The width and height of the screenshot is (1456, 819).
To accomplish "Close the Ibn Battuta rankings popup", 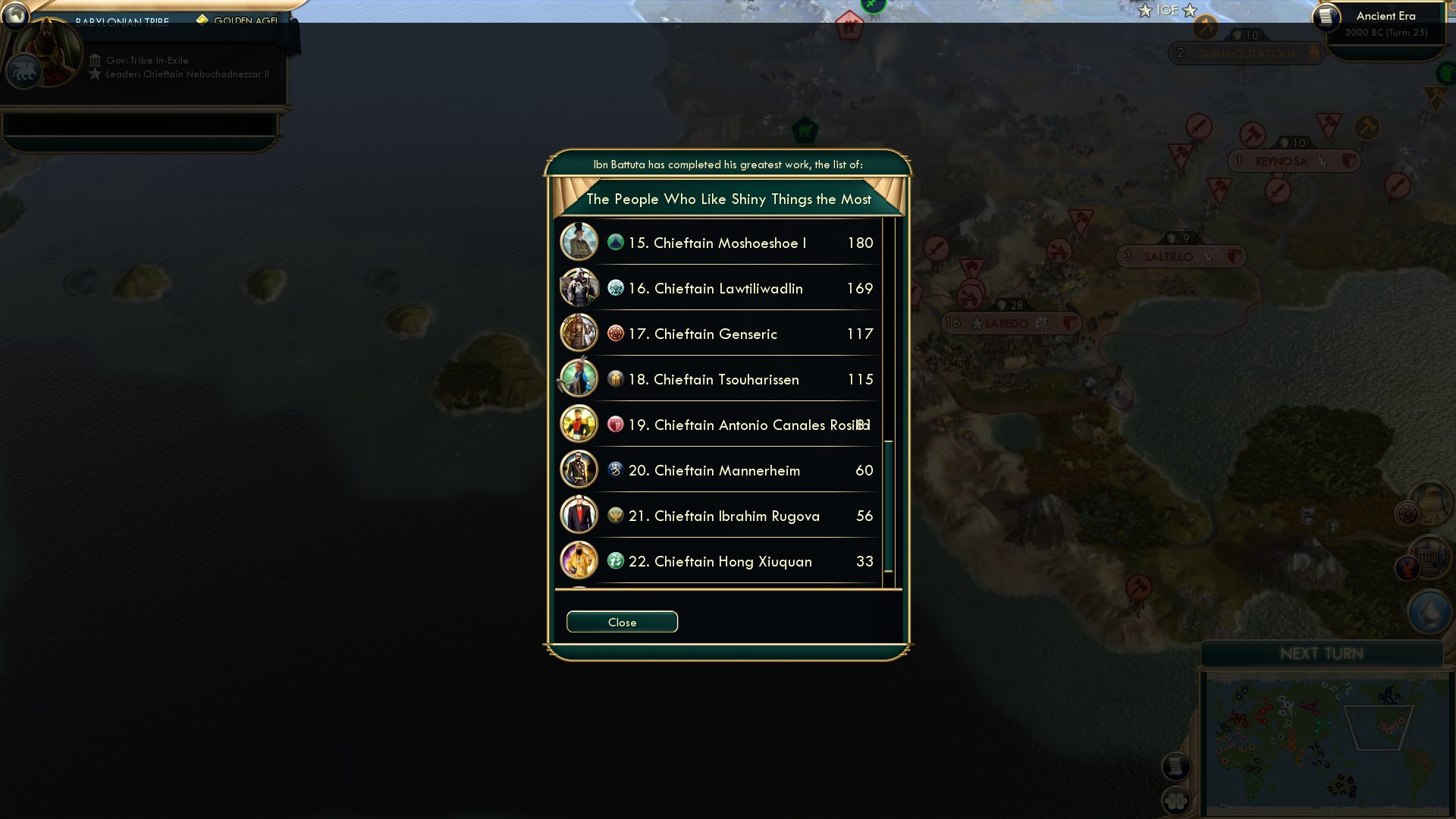I will (x=622, y=621).
